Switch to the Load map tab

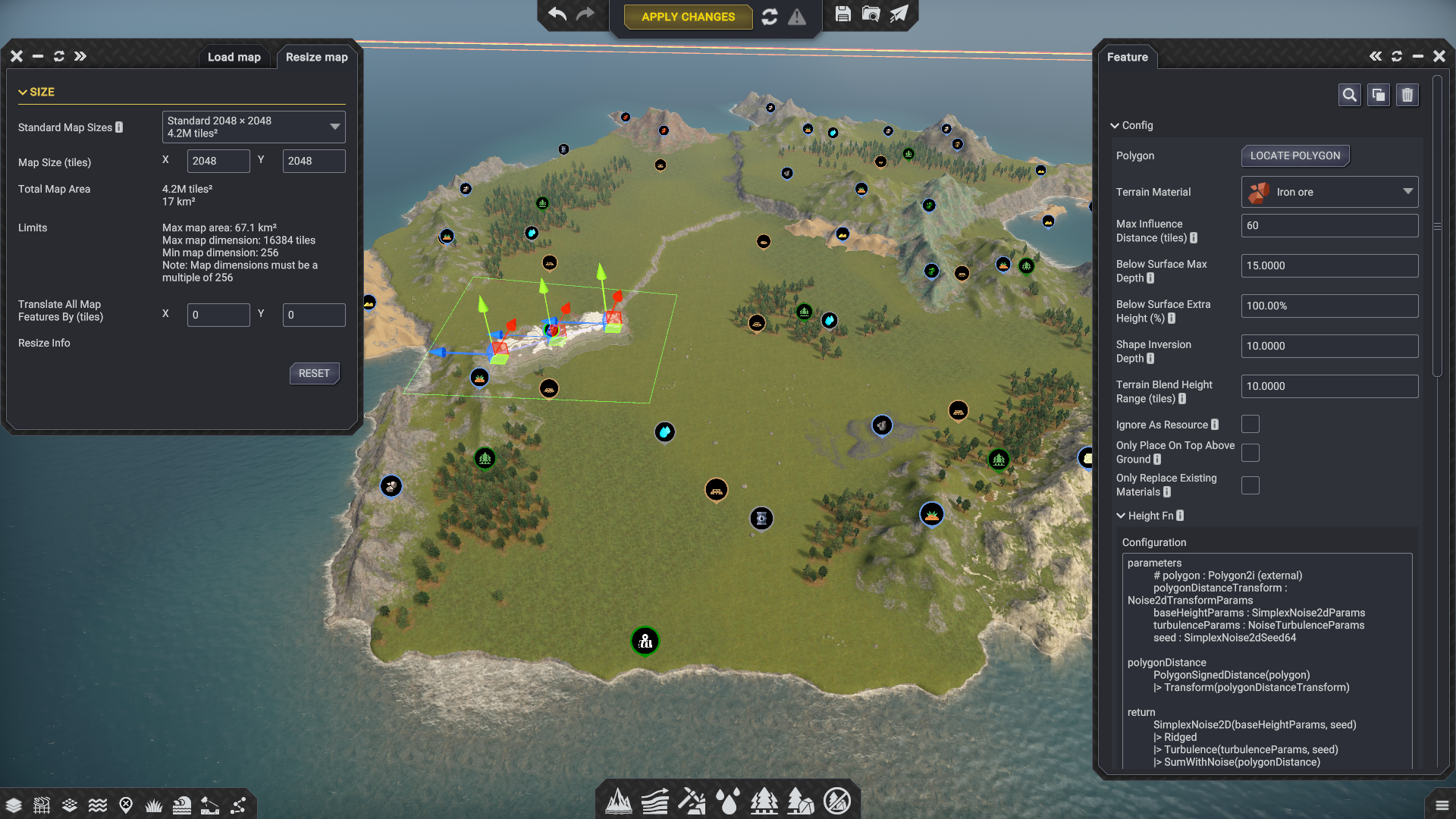[234, 57]
